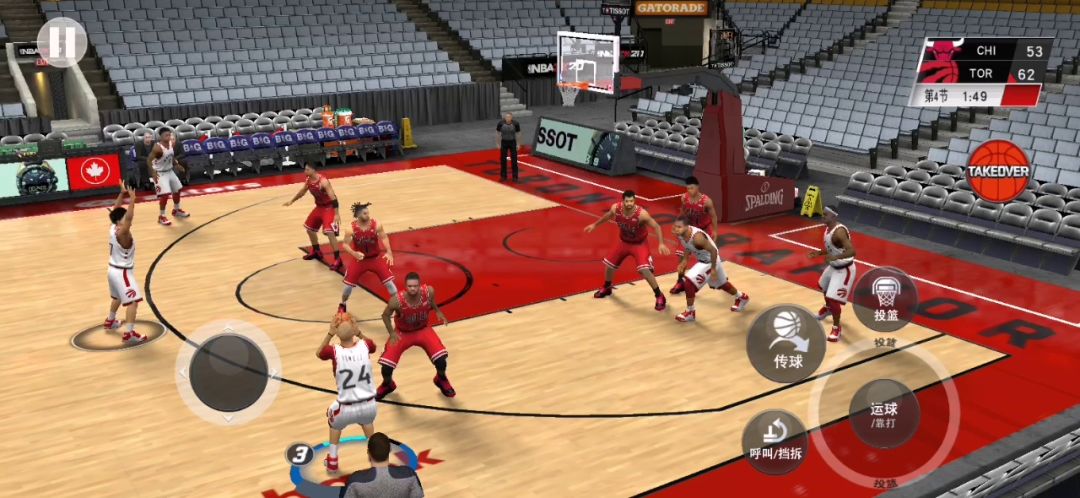
Task: Pause the game with the pause button
Action: tap(62, 42)
